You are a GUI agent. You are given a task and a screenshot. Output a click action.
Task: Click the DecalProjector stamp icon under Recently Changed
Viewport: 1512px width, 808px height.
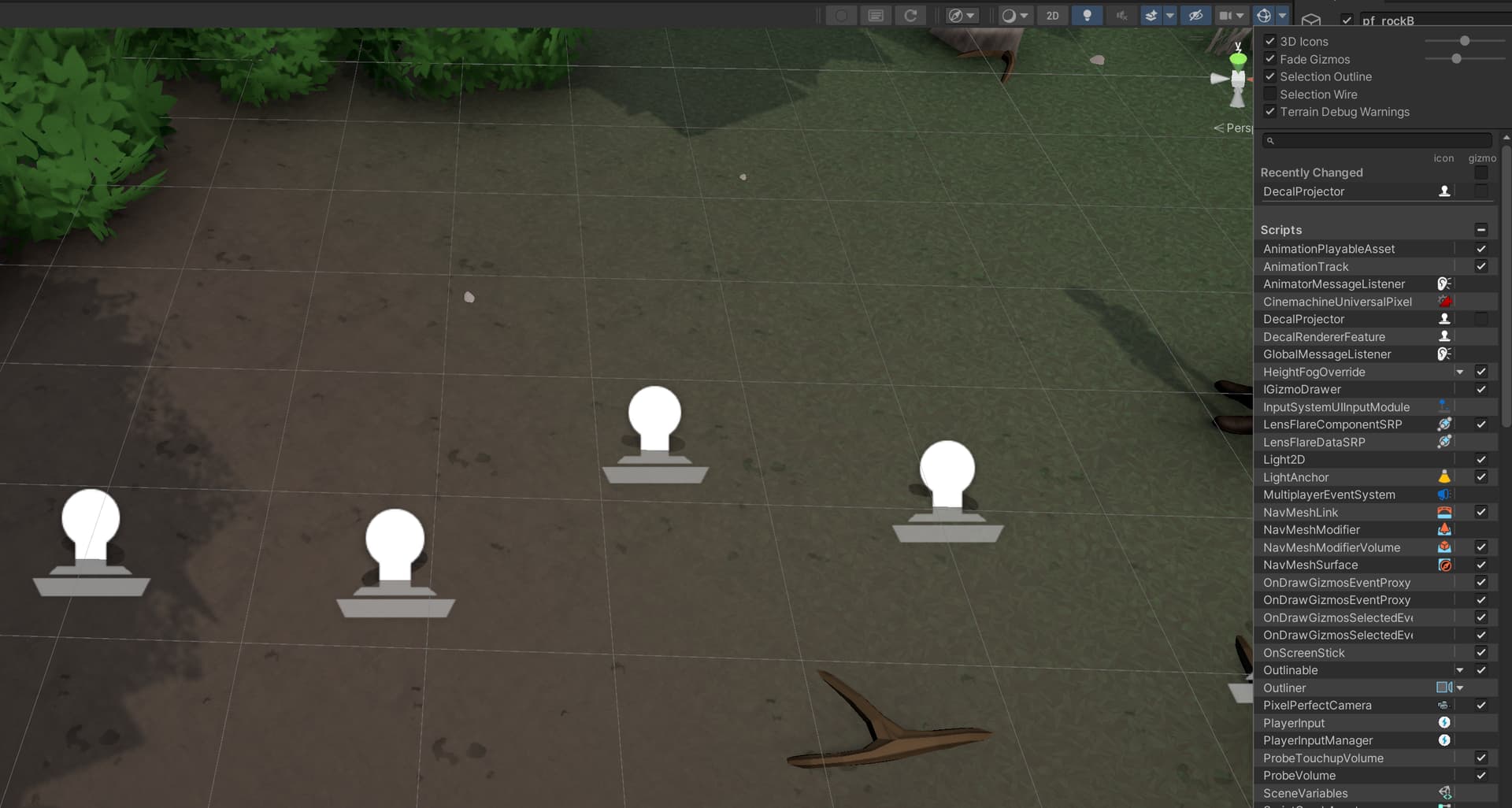[x=1444, y=191]
